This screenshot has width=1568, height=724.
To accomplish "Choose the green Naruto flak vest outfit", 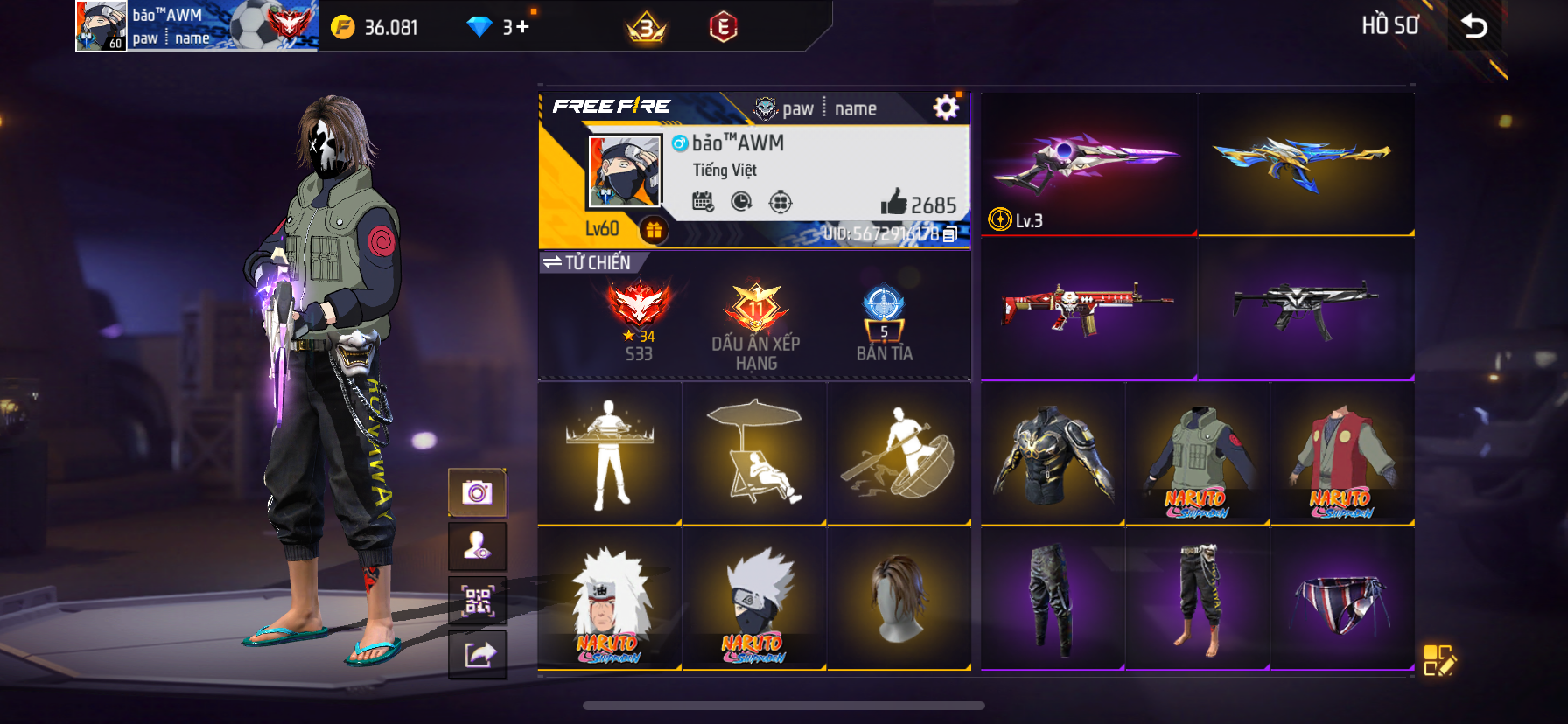I will click(1197, 454).
